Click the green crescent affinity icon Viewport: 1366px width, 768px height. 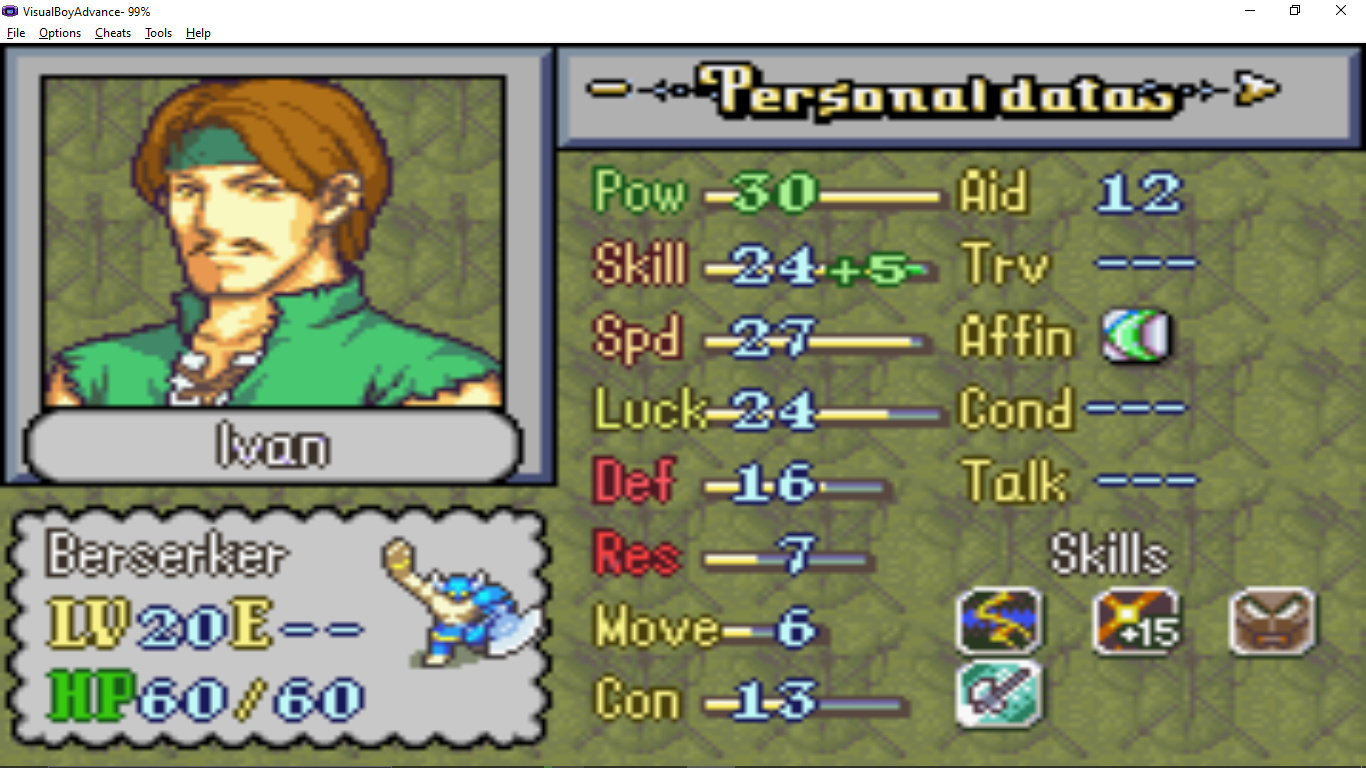(x=1136, y=336)
